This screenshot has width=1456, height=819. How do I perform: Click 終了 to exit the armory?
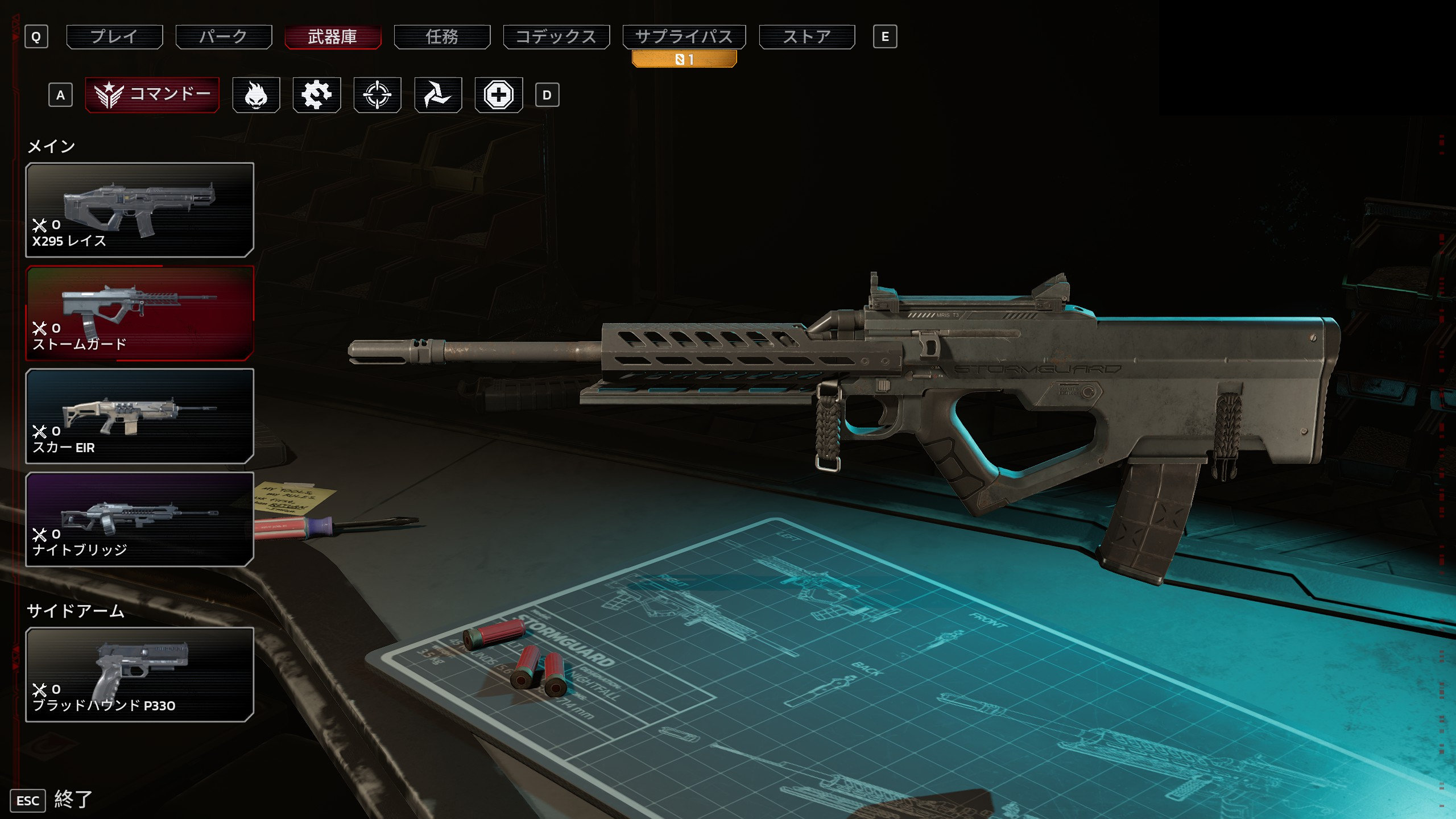(72, 800)
